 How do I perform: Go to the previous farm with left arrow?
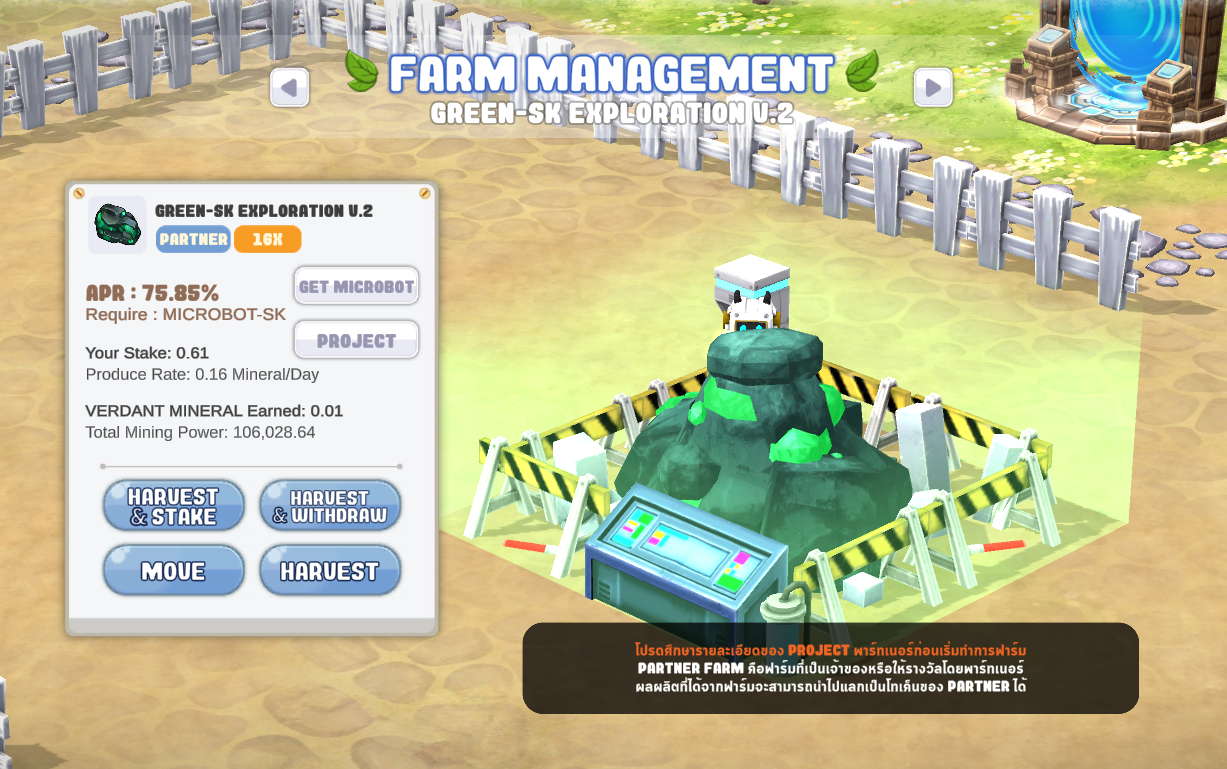click(x=289, y=88)
